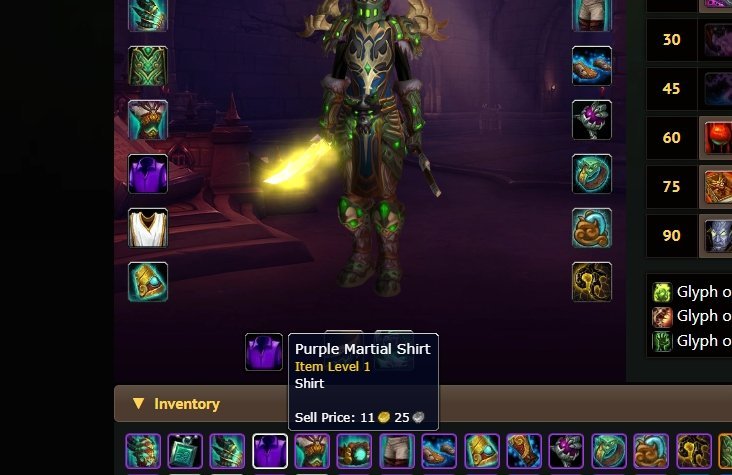The width and height of the screenshot is (732, 475).
Task: Select the equipped white tabard slot
Action: [148, 228]
